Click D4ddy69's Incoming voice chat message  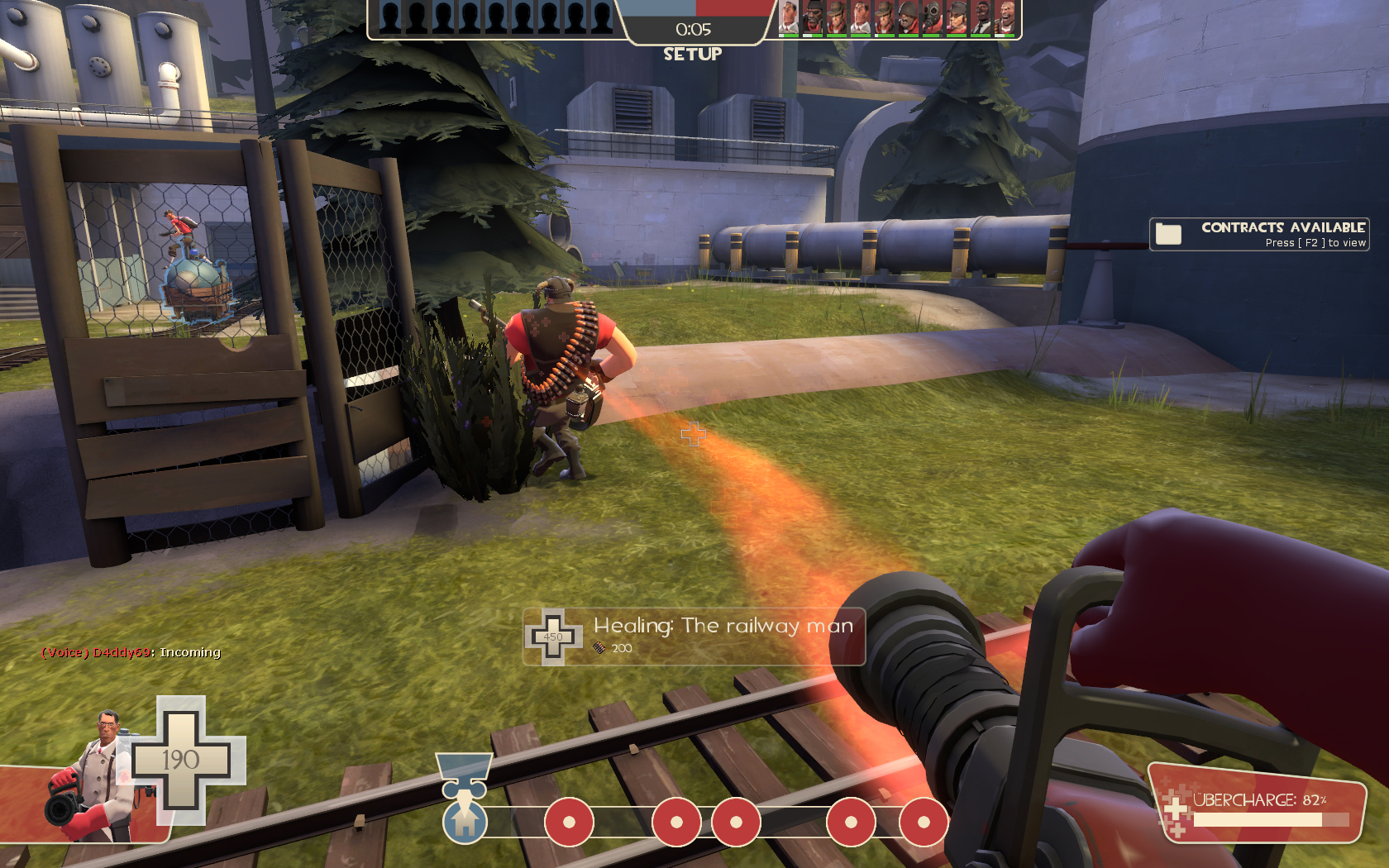click(x=131, y=652)
